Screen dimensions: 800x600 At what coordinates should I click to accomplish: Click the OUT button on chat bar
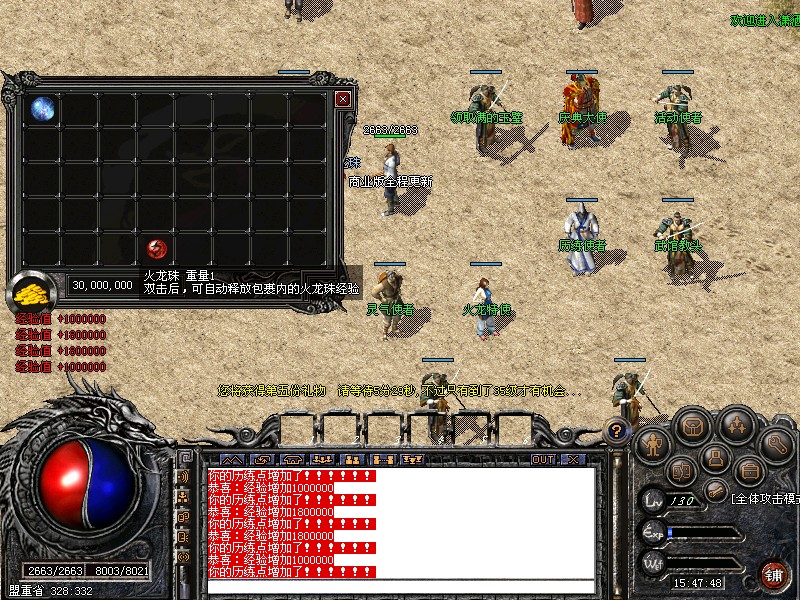[543, 460]
